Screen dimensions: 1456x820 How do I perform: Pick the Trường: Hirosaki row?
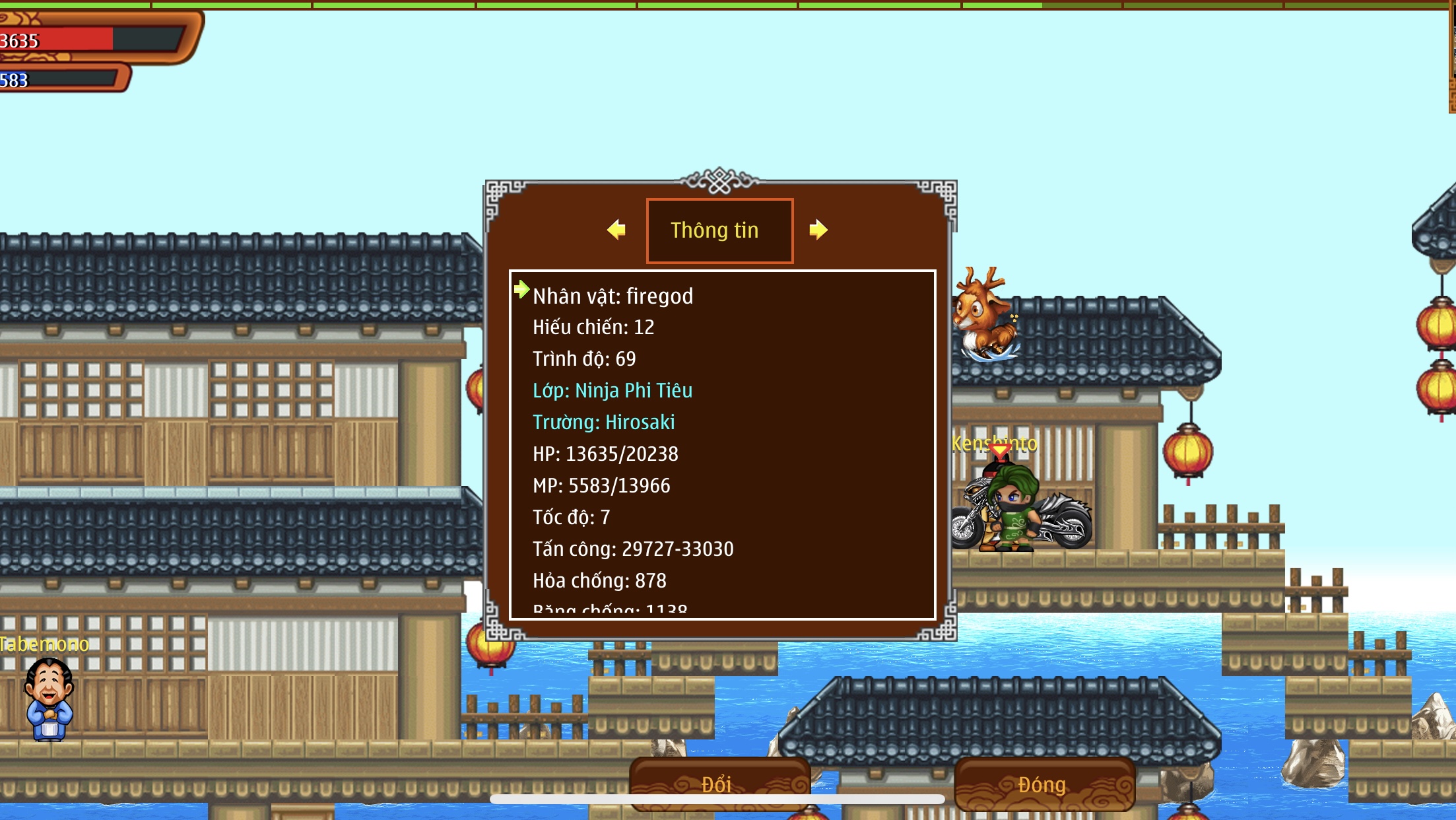pyautogui.click(x=603, y=423)
